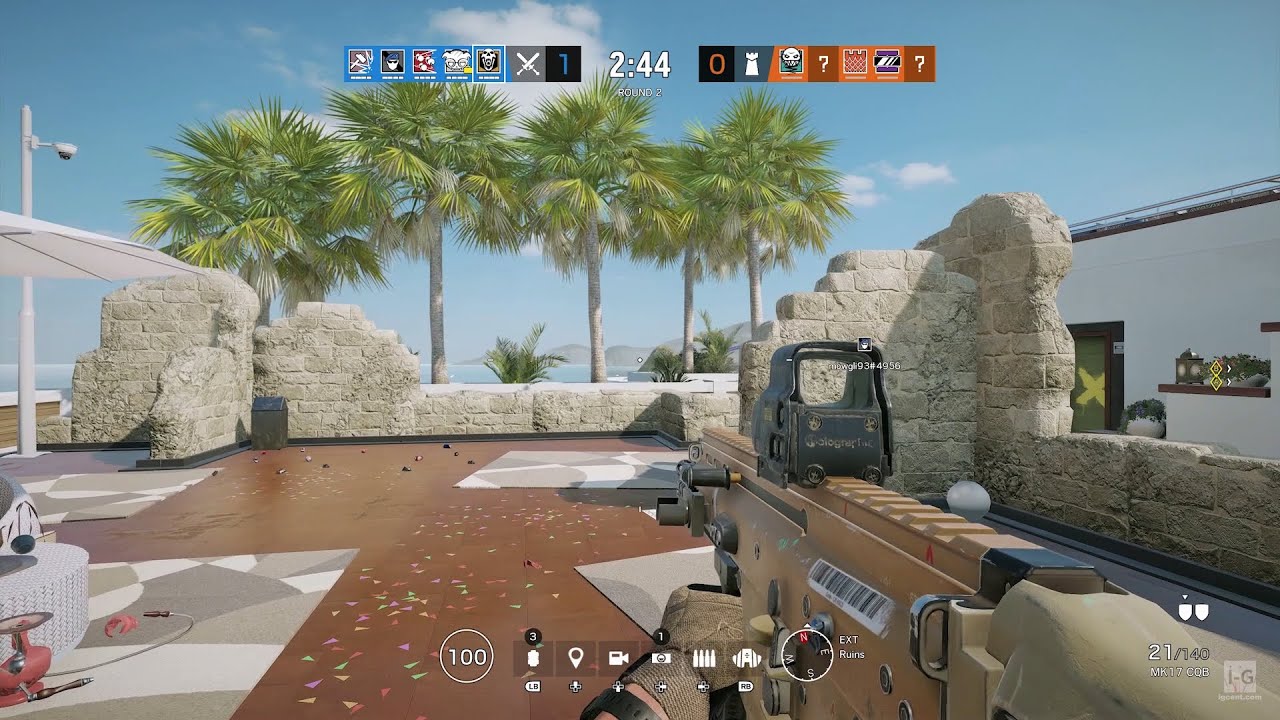
Task: Expand the ROUND 2 match timer
Action: pos(641,68)
